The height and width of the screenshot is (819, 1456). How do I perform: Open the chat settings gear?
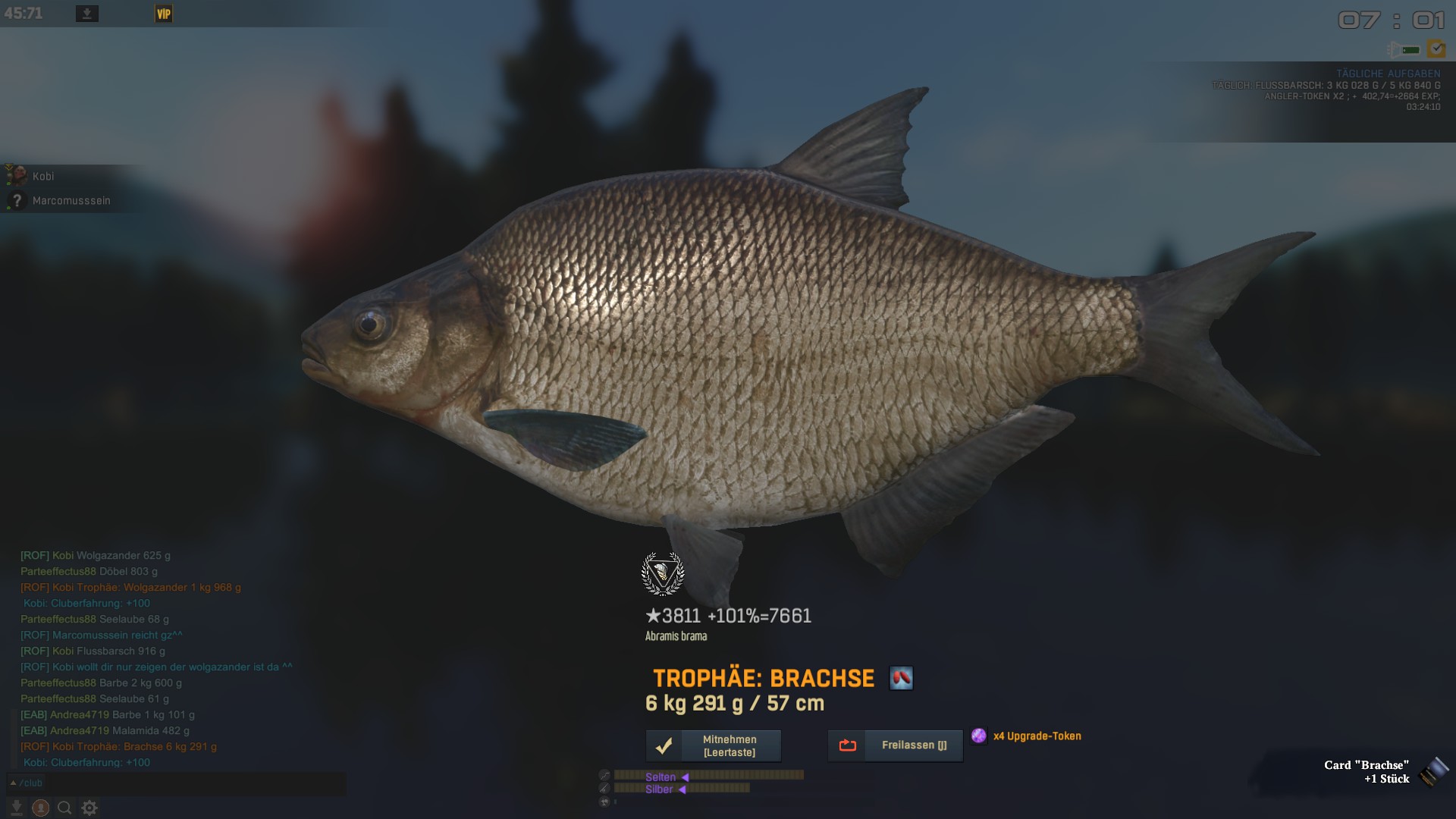tap(89, 808)
